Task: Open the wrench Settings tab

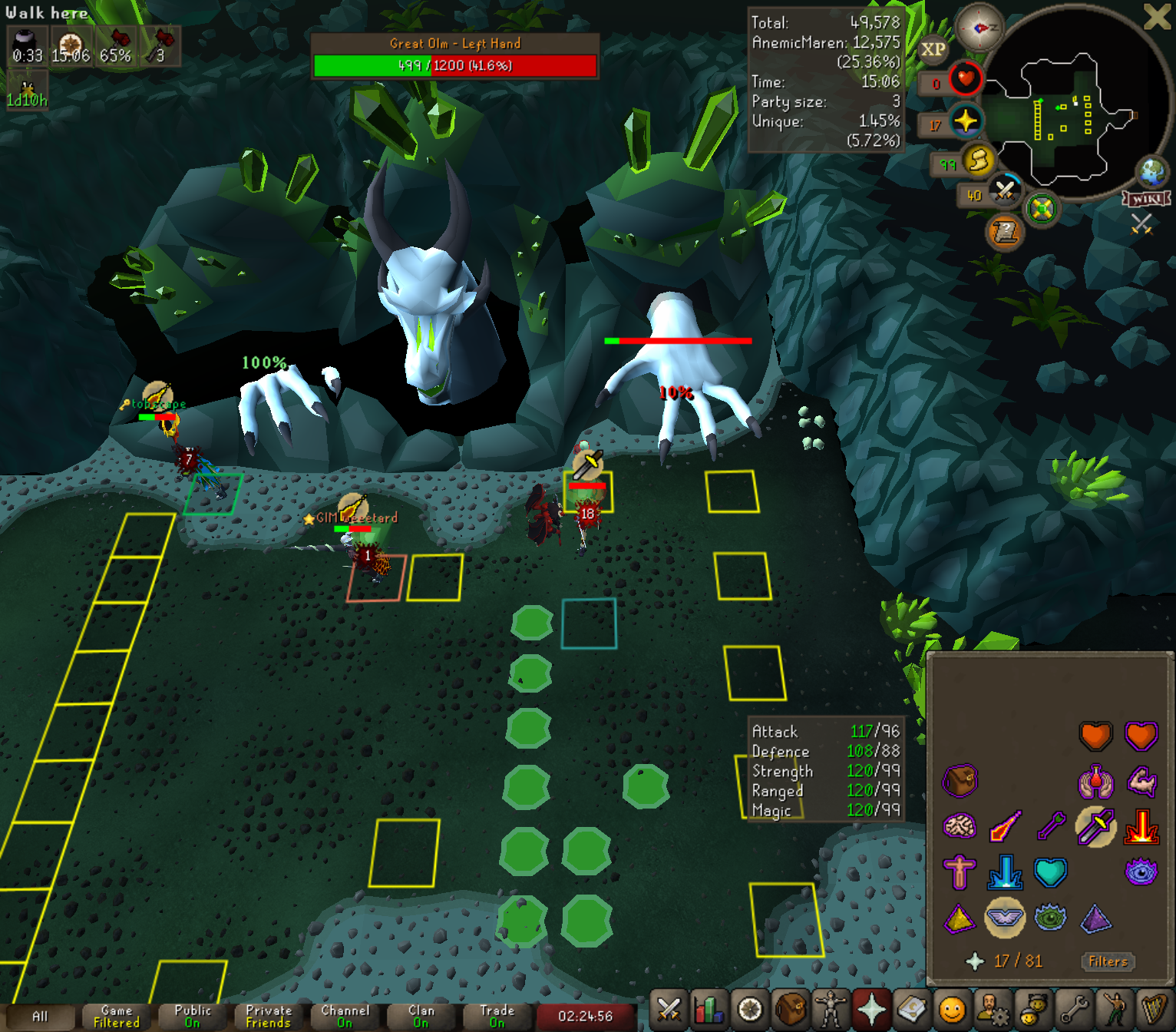Action: click(x=1073, y=1009)
